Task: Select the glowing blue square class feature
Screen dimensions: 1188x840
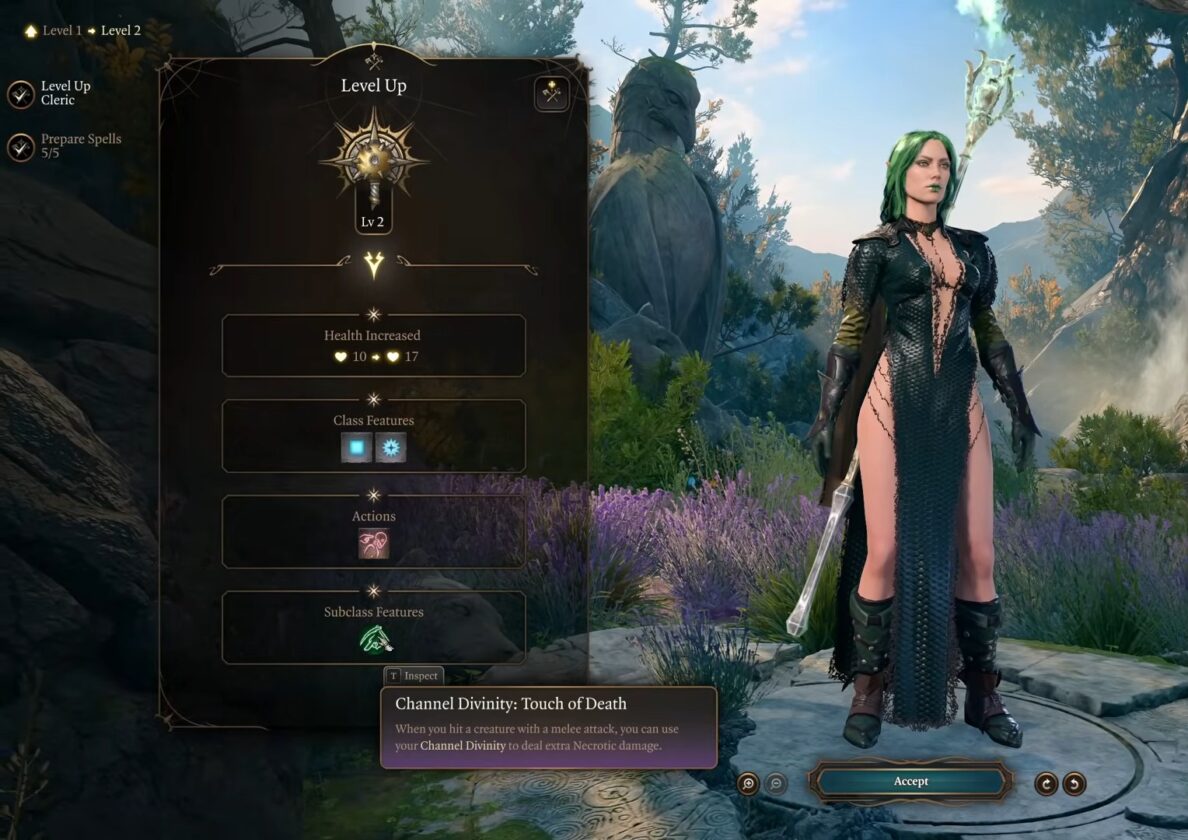Action: pos(357,447)
